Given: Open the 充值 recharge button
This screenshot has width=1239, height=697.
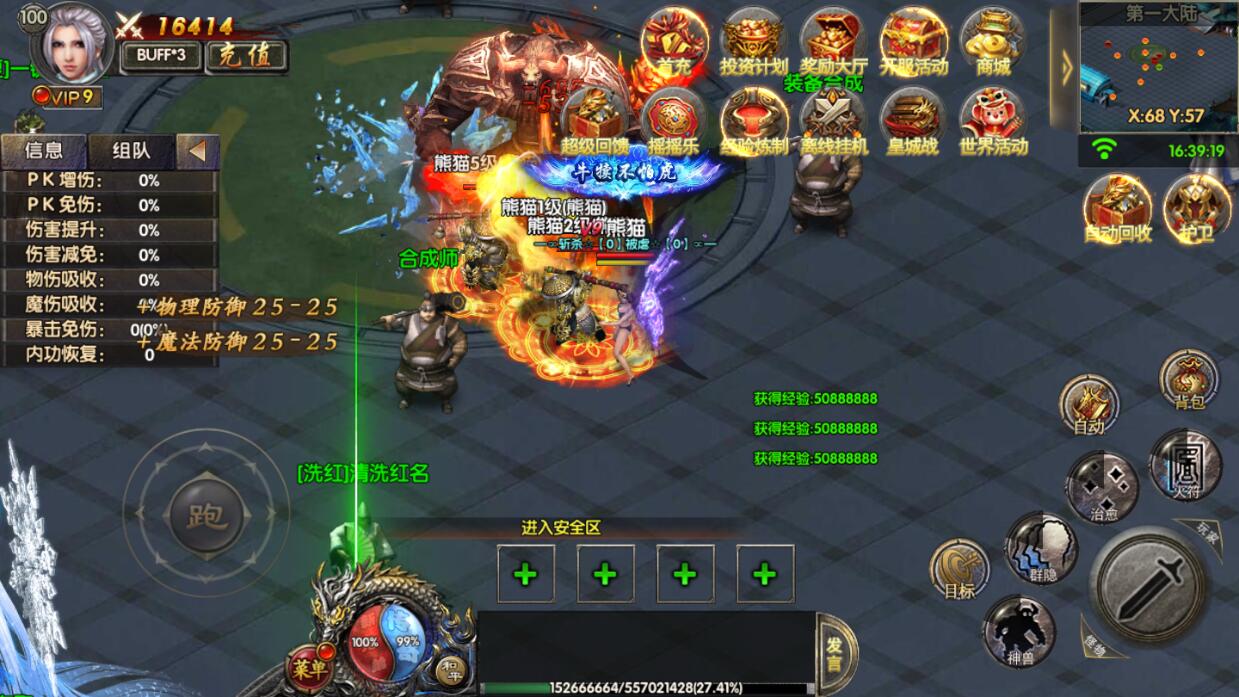Looking at the screenshot, I should (x=246, y=56).
